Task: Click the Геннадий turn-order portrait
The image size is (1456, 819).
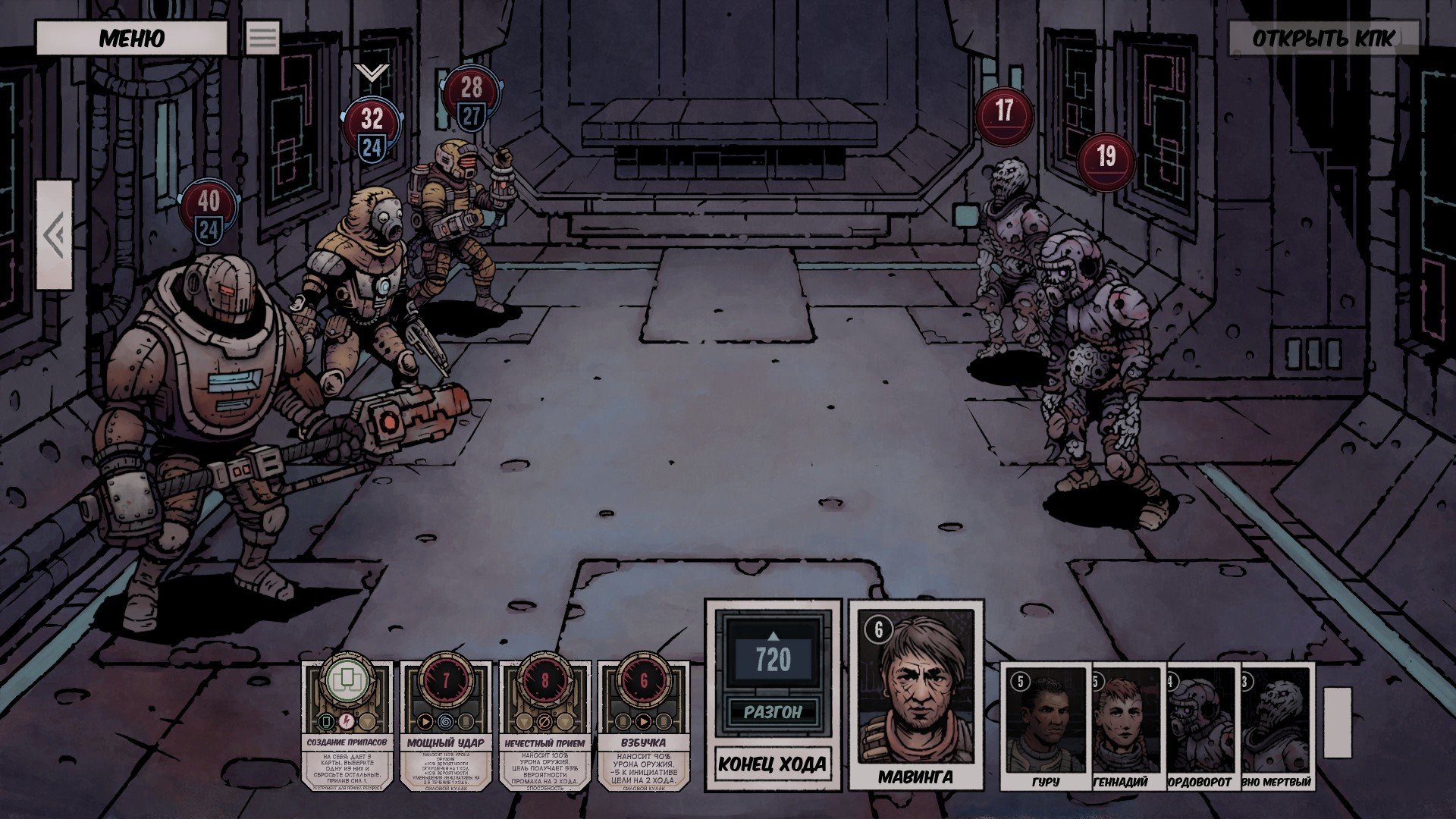Action: pos(1126,726)
